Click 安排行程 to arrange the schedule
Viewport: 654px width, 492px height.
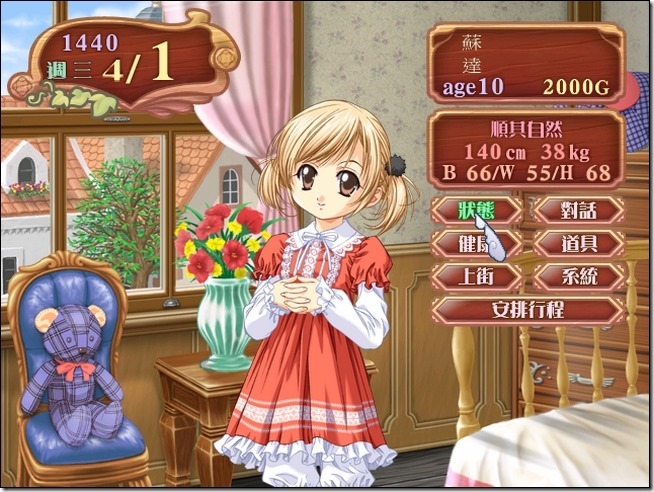click(528, 310)
